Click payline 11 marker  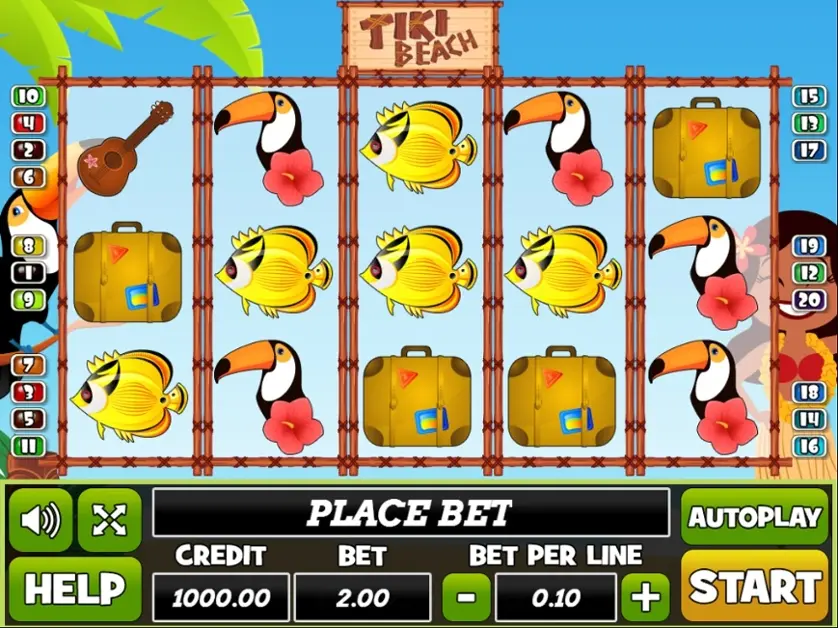pyautogui.click(x=29, y=446)
